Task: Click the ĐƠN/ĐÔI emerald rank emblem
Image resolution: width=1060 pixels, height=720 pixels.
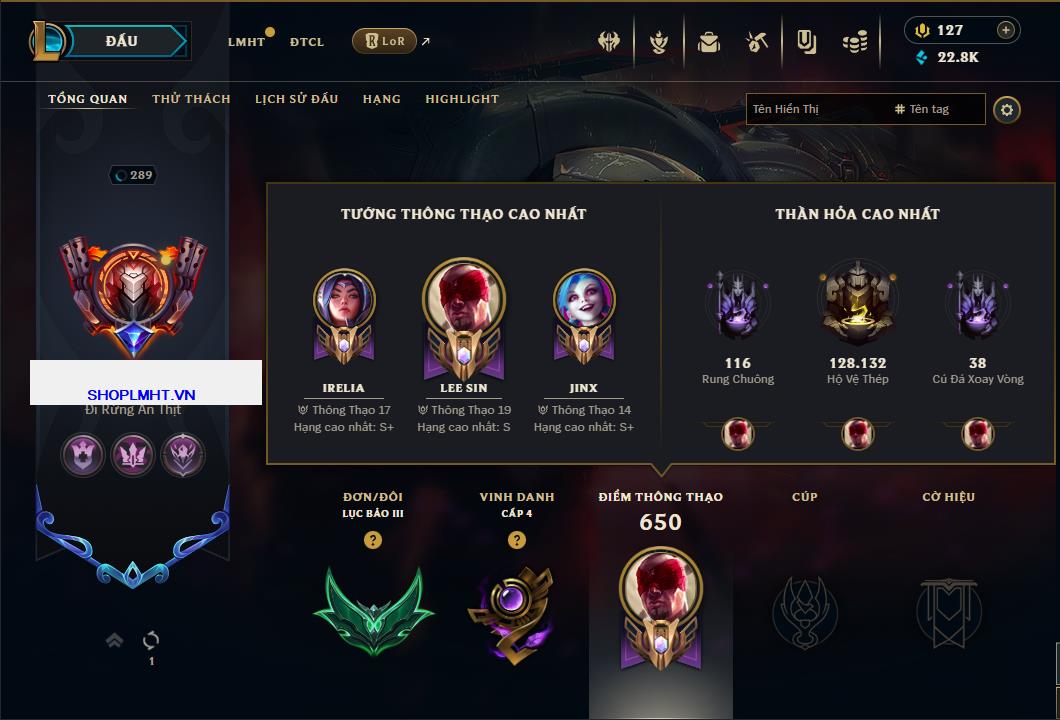Action: click(373, 609)
